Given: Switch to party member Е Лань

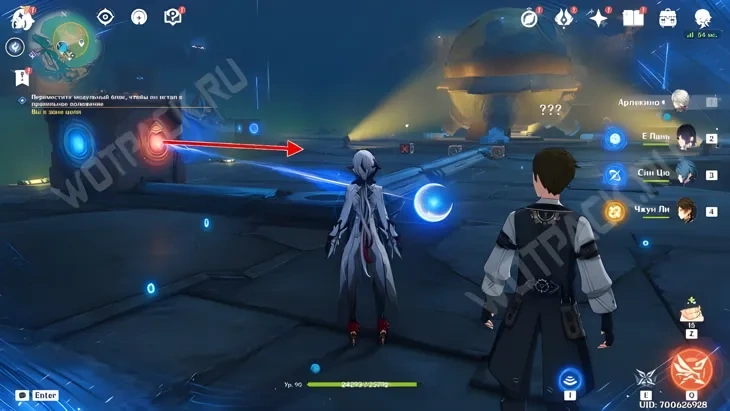Looking at the screenshot, I should pyautogui.click(x=686, y=137).
